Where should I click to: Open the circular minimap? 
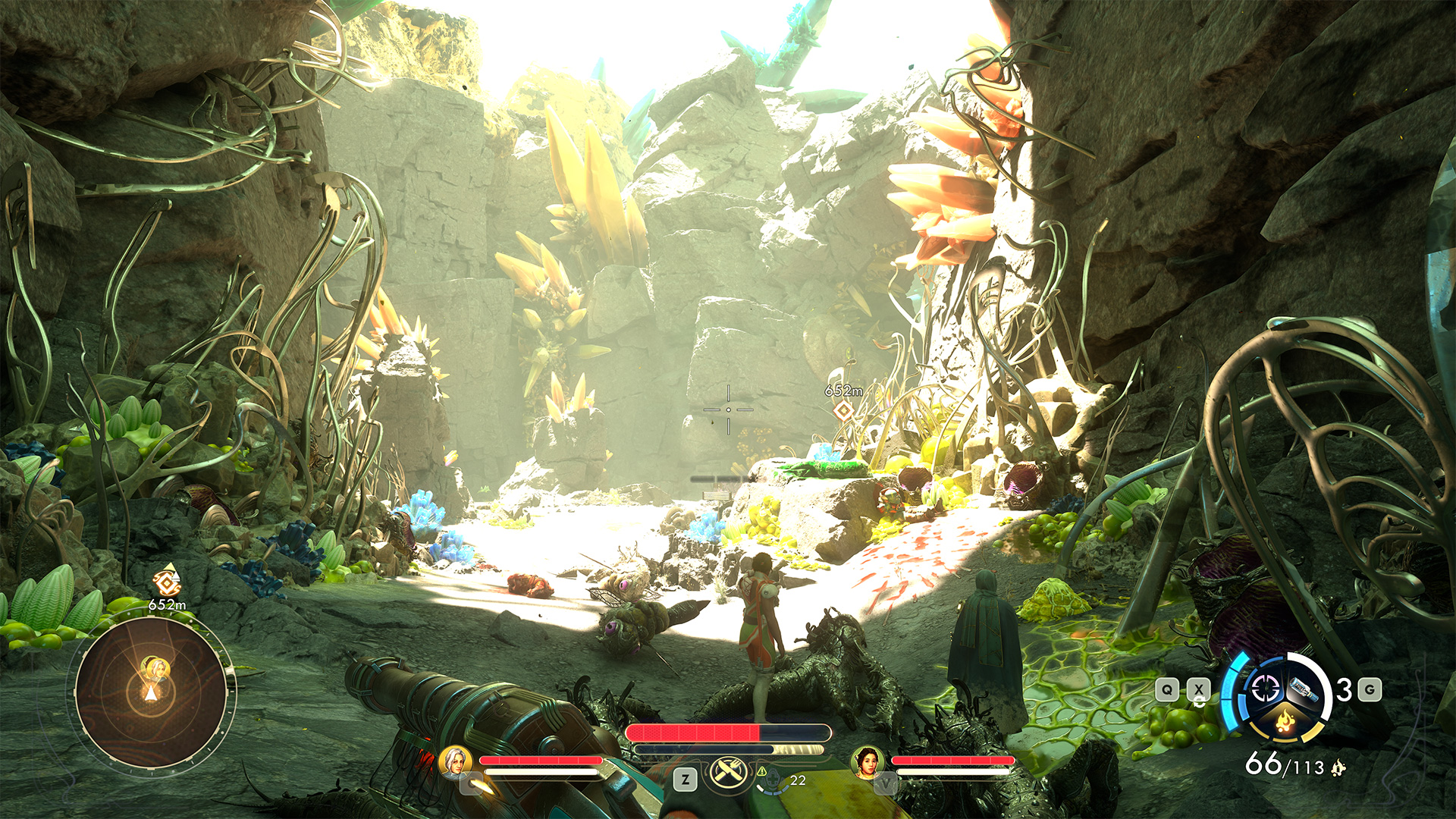click(x=152, y=692)
